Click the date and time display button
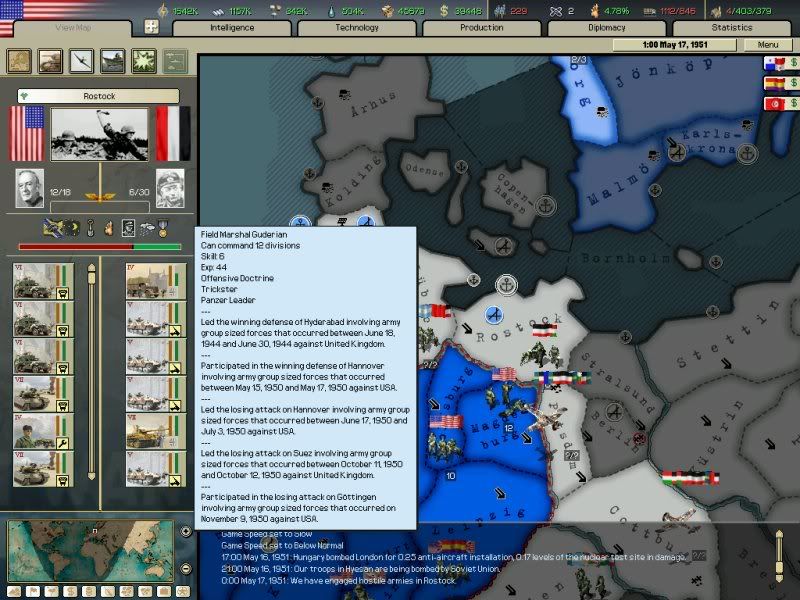 [692, 45]
